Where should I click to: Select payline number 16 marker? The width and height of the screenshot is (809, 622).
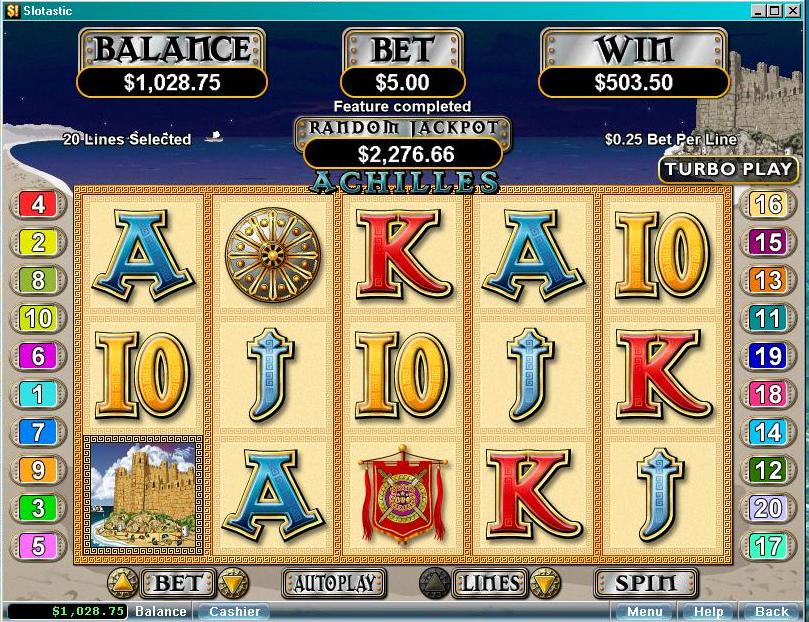[768, 205]
